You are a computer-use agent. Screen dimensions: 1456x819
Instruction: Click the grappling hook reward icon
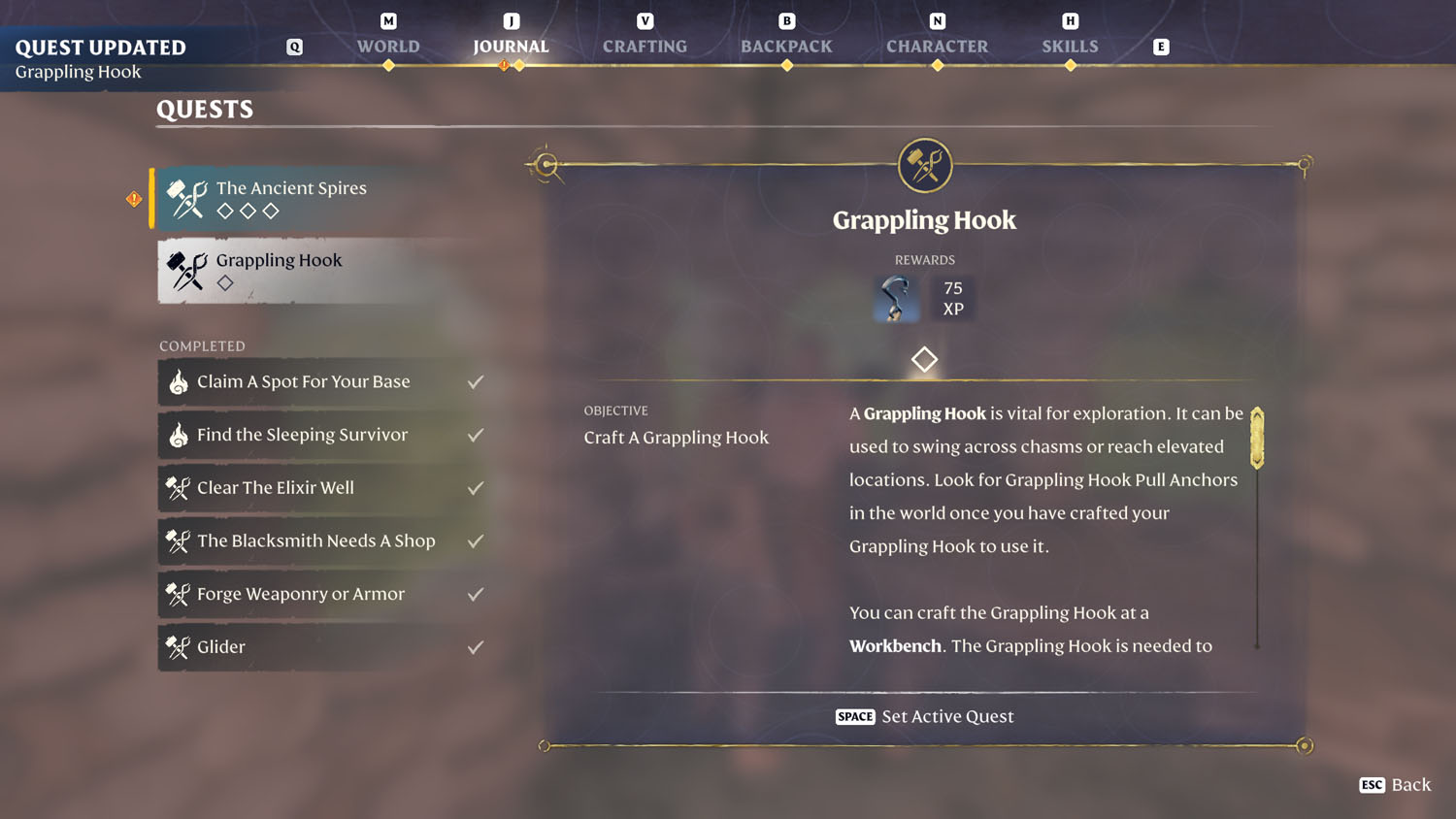pos(896,298)
